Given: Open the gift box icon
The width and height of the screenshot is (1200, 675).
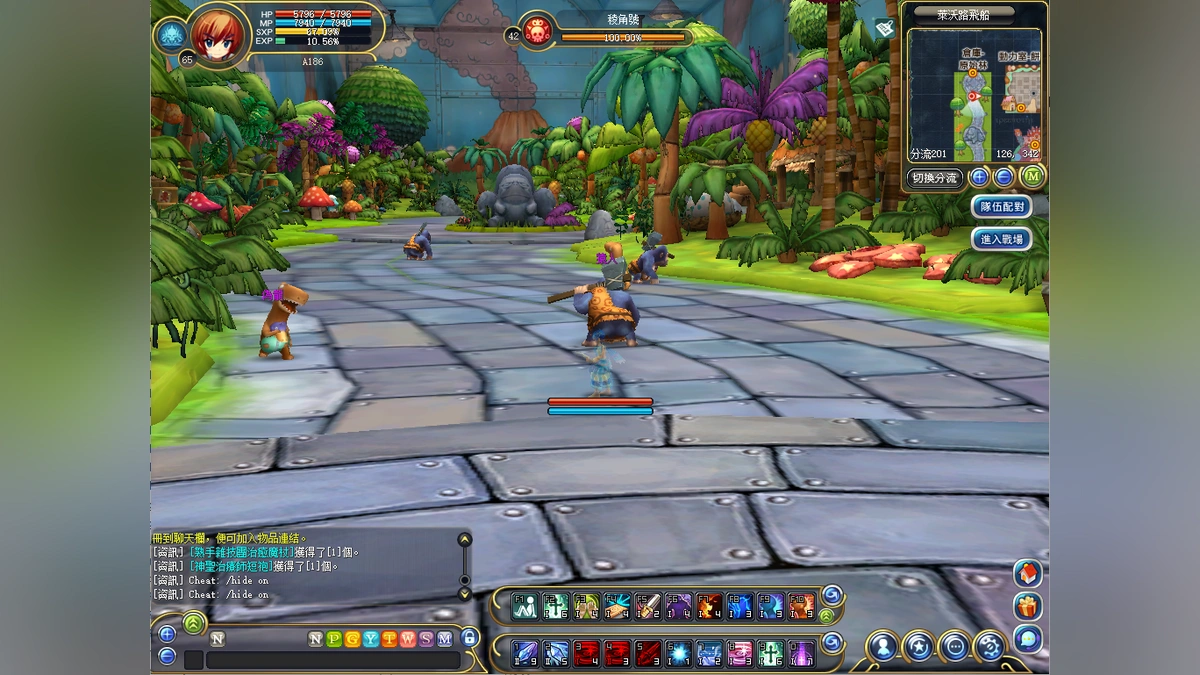Looking at the screenshot, I should pos(1027,606).
